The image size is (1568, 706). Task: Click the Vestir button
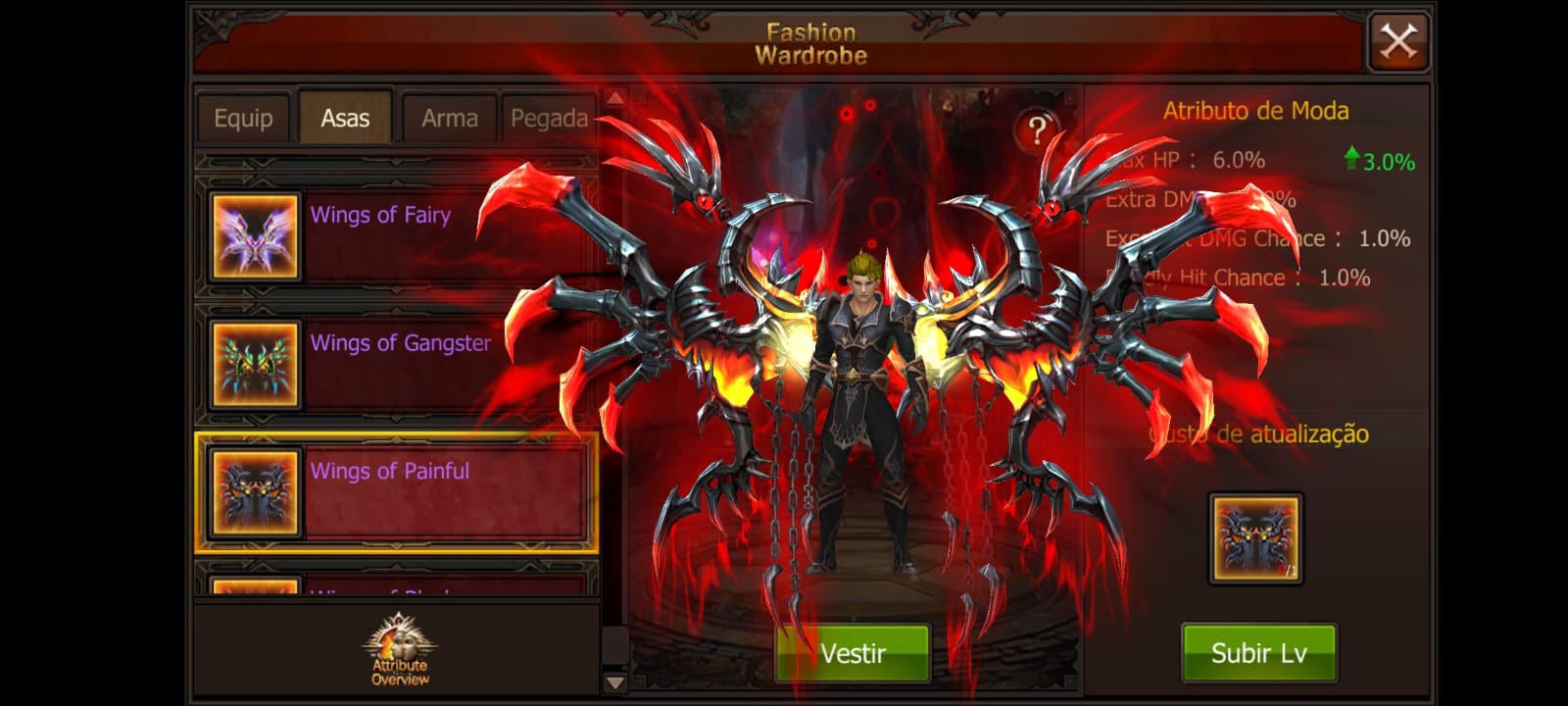click(x=853, y=653)
